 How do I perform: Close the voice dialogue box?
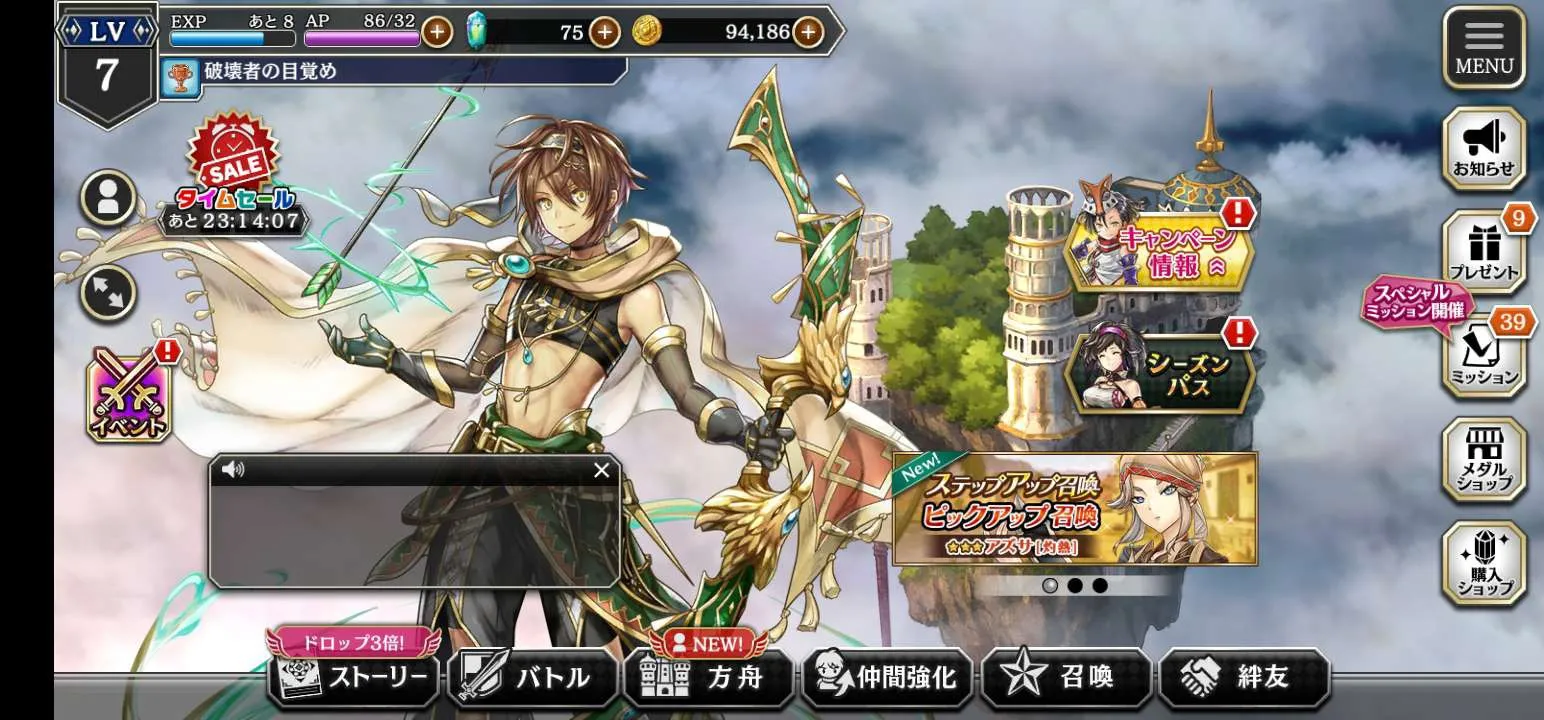[601, 470]
